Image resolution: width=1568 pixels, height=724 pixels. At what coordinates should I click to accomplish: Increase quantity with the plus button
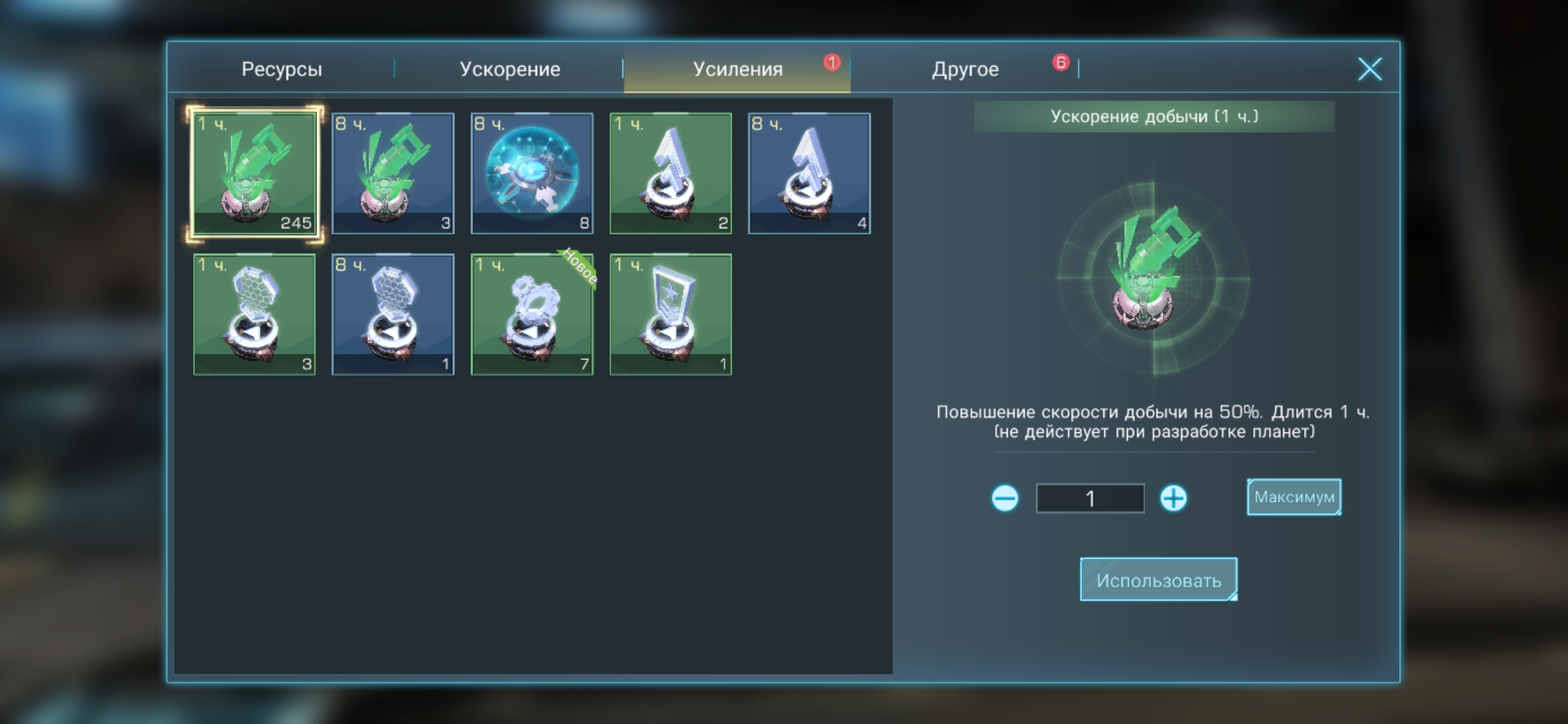tap(1173, 498)
